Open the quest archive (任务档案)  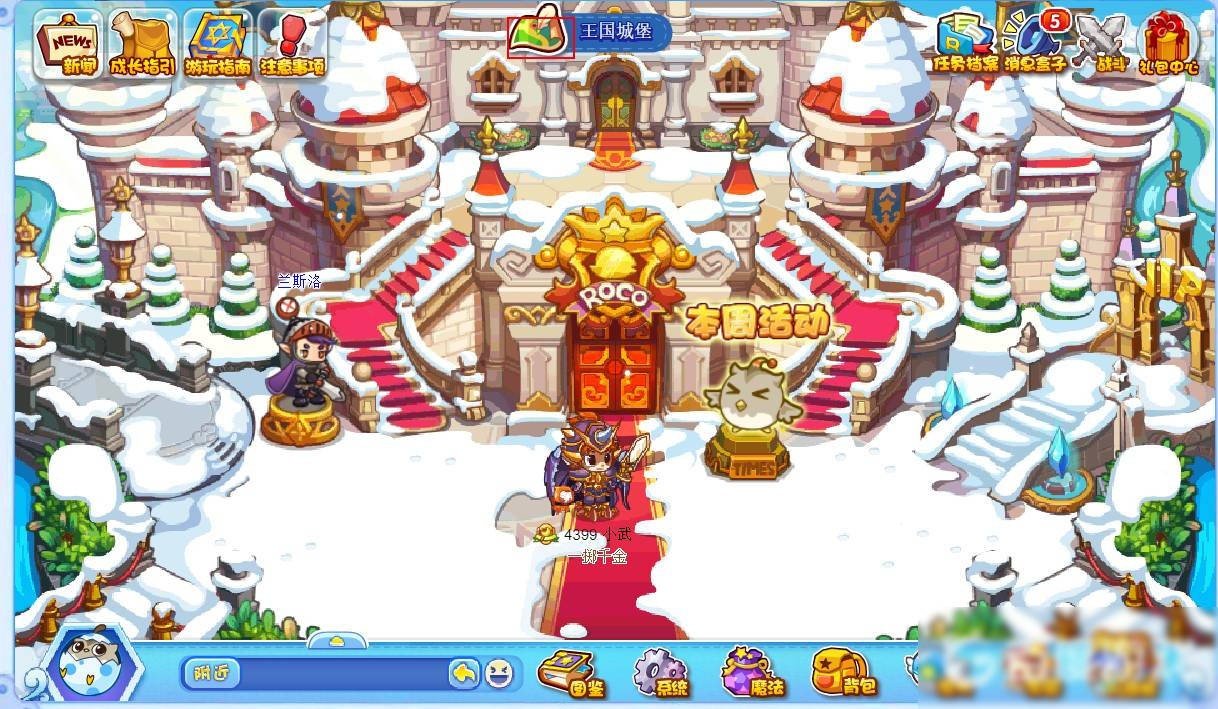965,44
